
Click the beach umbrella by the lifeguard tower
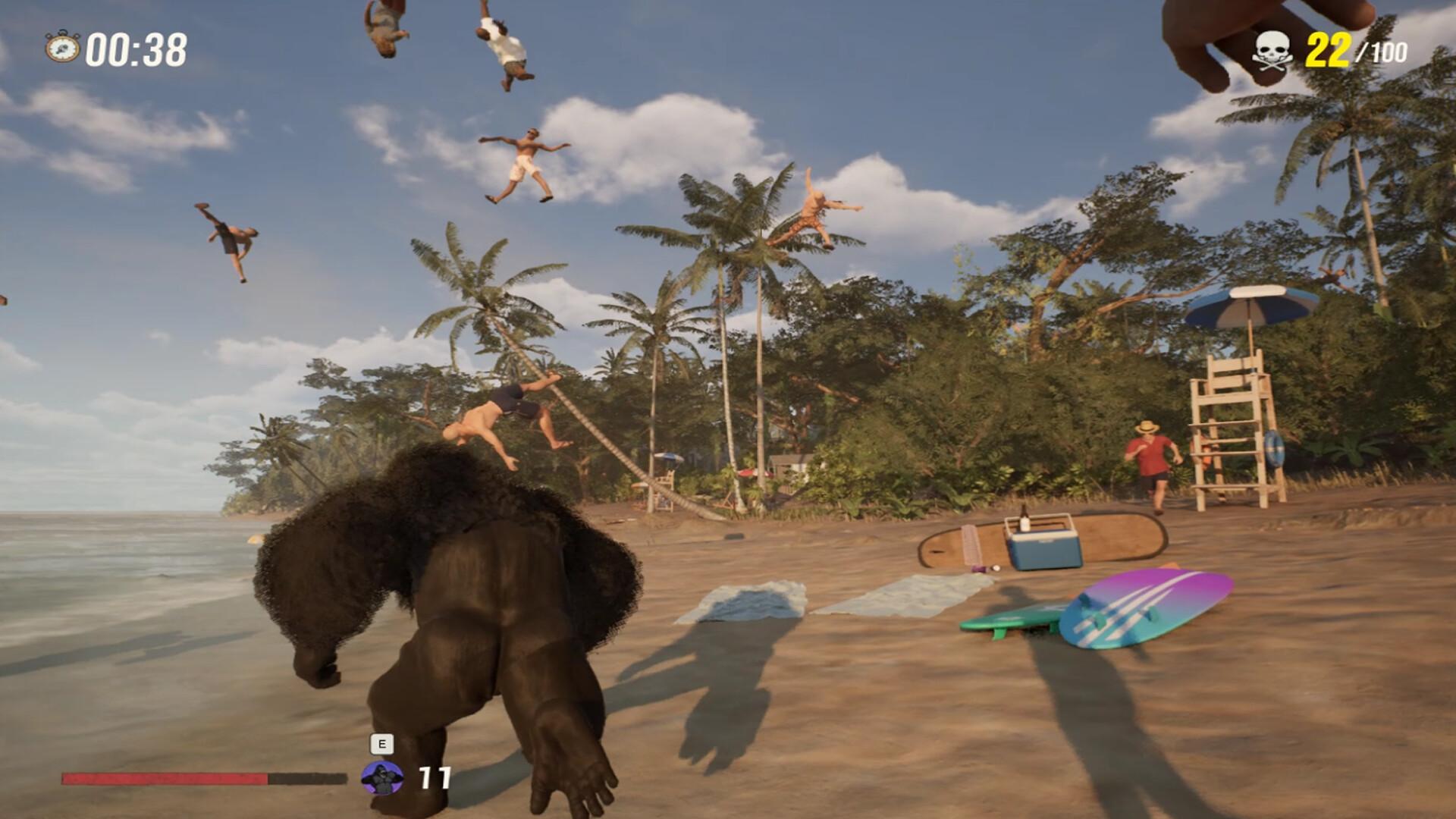[1250, 303]
